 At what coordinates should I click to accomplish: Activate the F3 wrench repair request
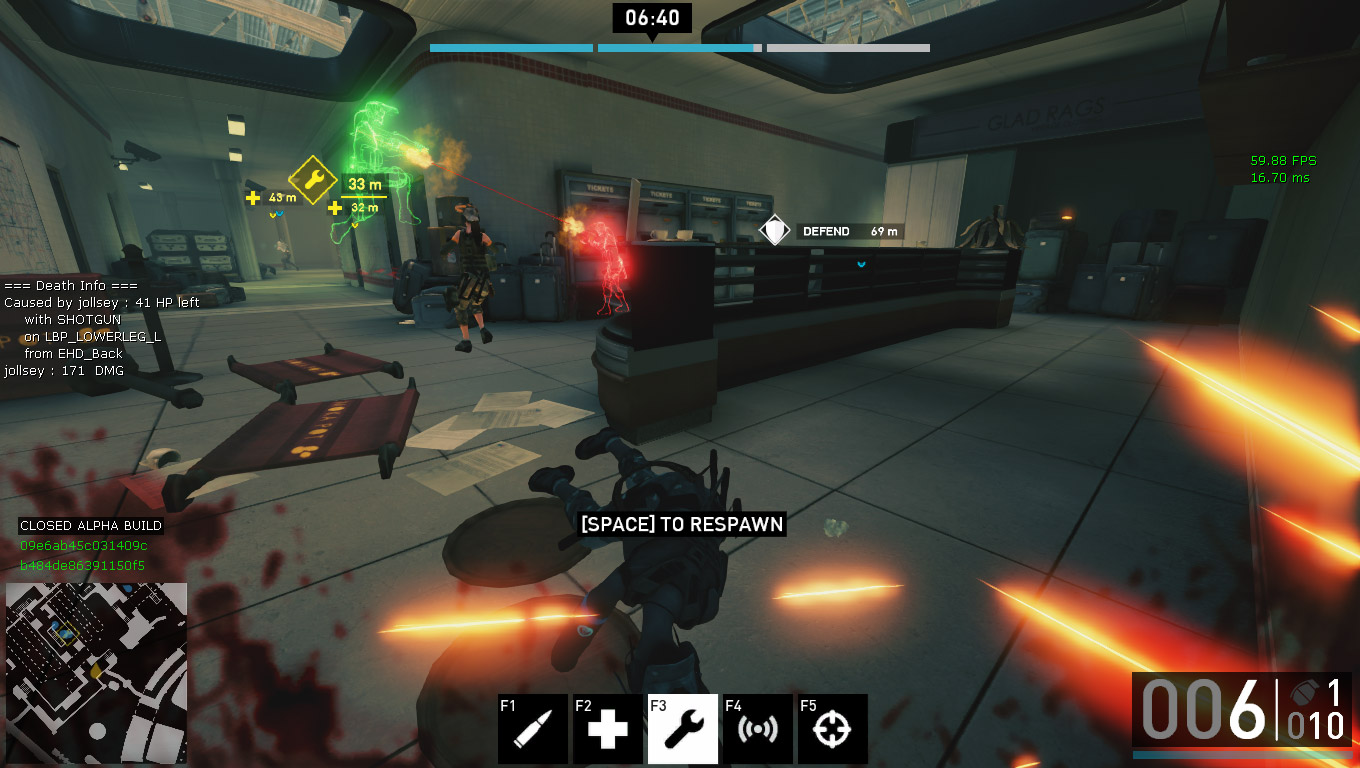683,729
